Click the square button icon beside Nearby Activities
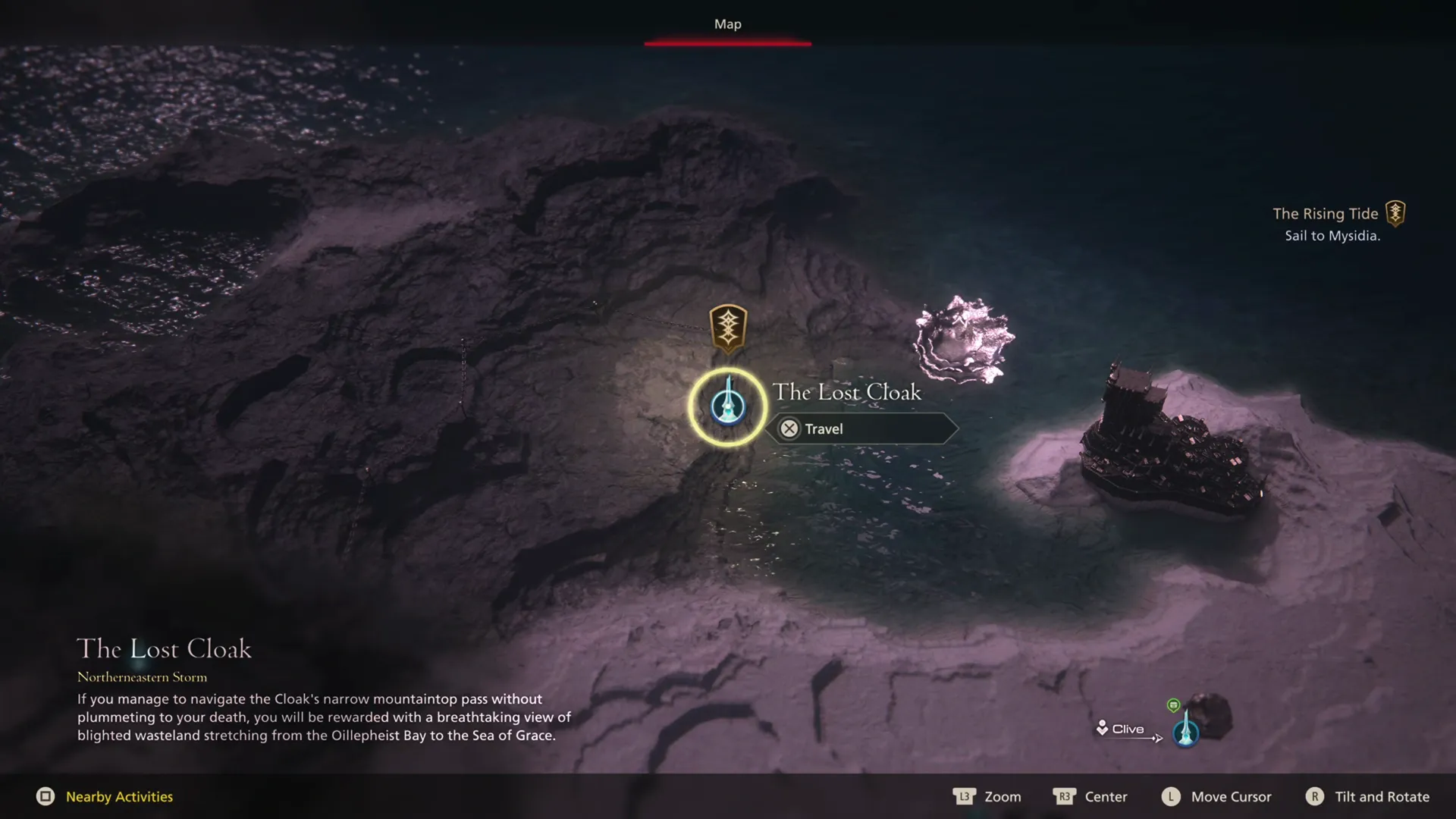1456x819 pixels. click(47, 797)
